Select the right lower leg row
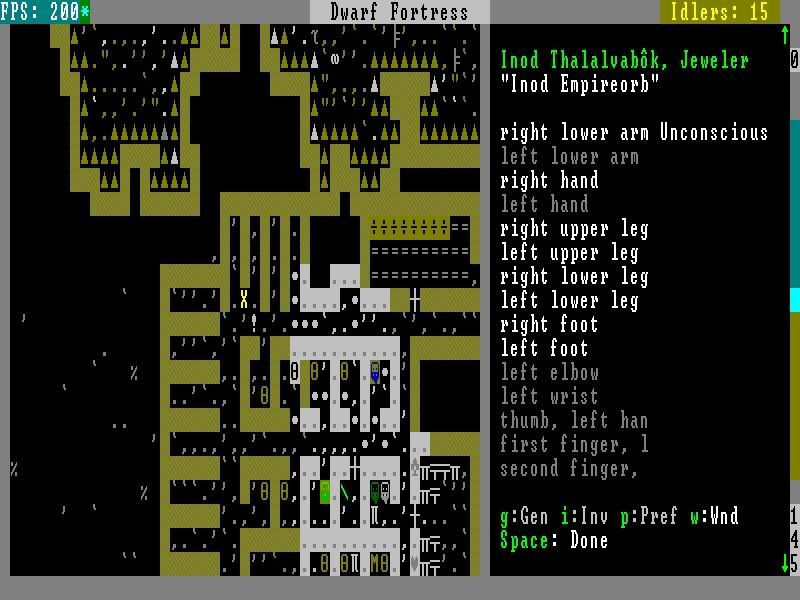The image size is (800, 600). click(x=574, y=277)
